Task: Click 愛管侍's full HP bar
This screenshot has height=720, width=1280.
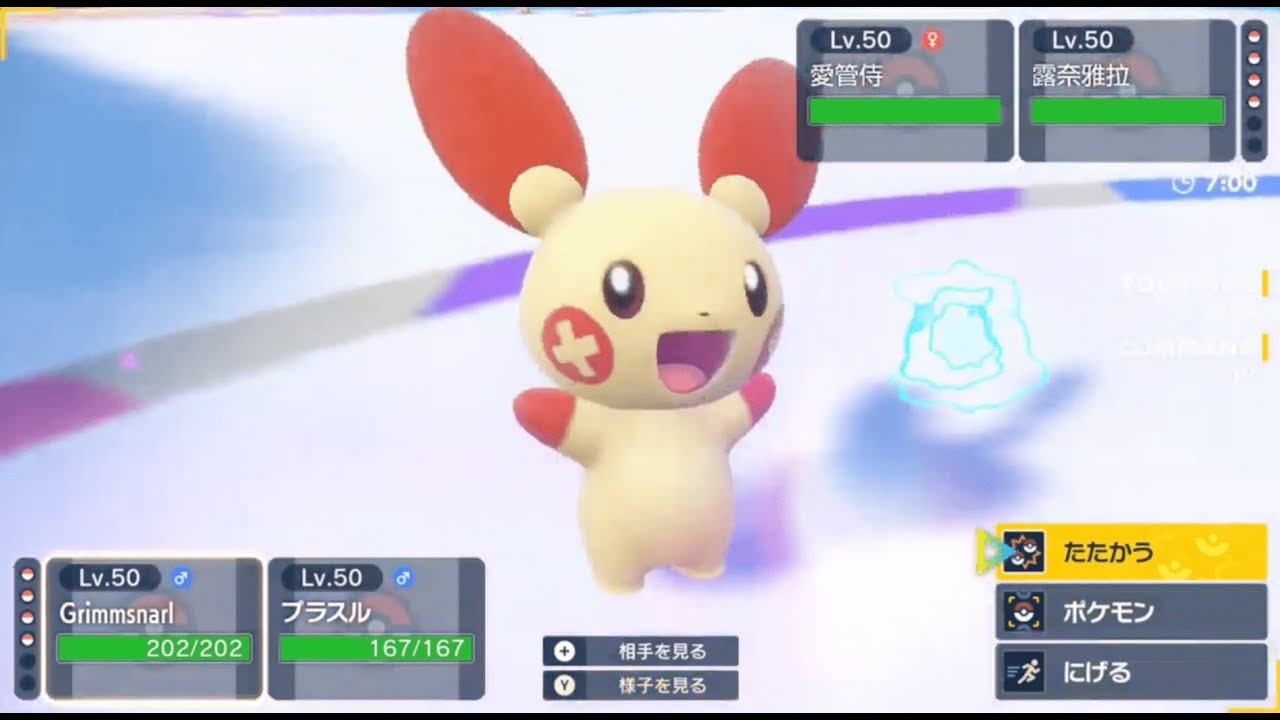Action: pyautogui.click(x=903, y=108)
